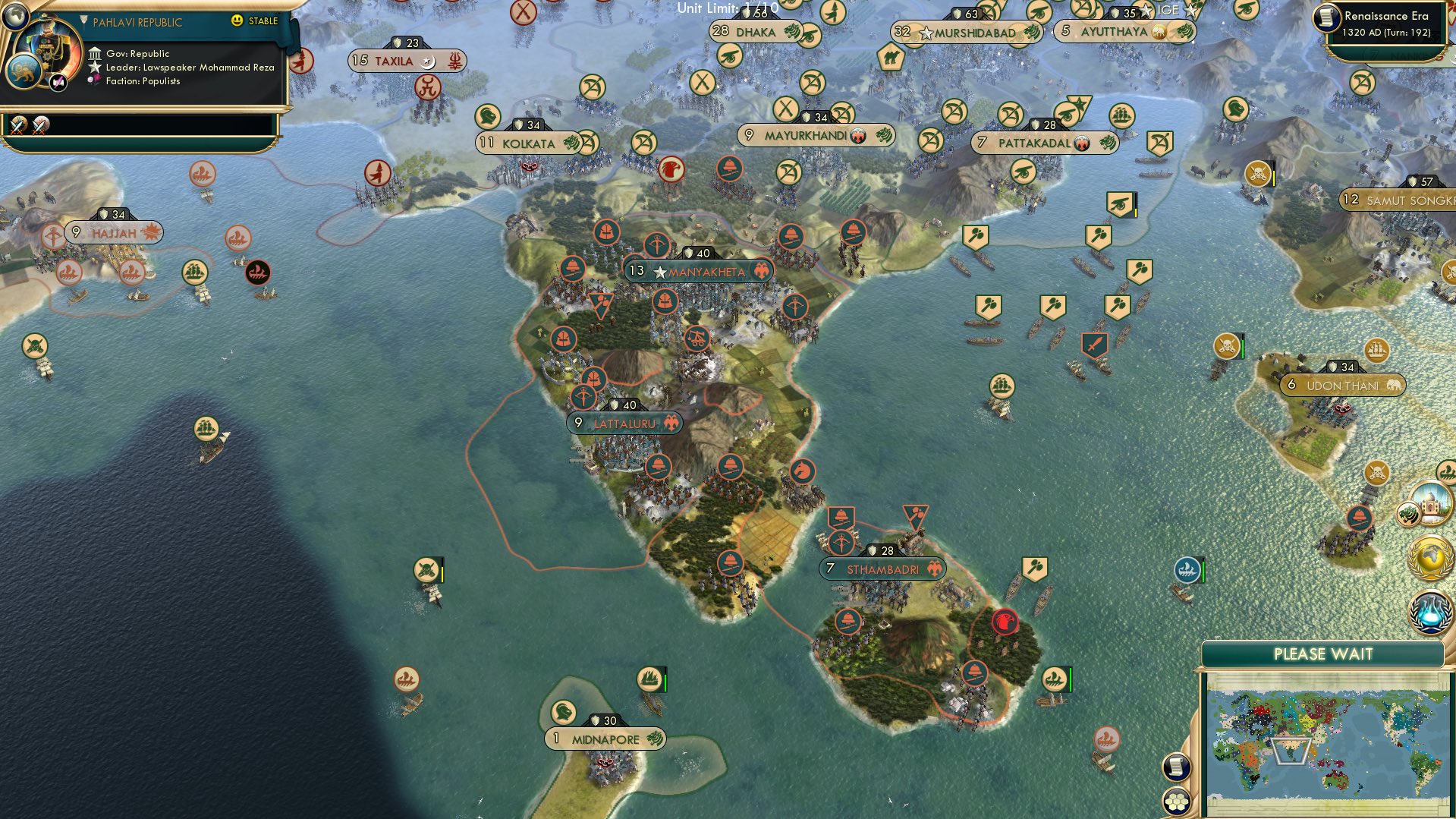Select the ship unit flag near Midnapore
Viewport: 1456px width, 819px height.
click(x=649, y=678)
